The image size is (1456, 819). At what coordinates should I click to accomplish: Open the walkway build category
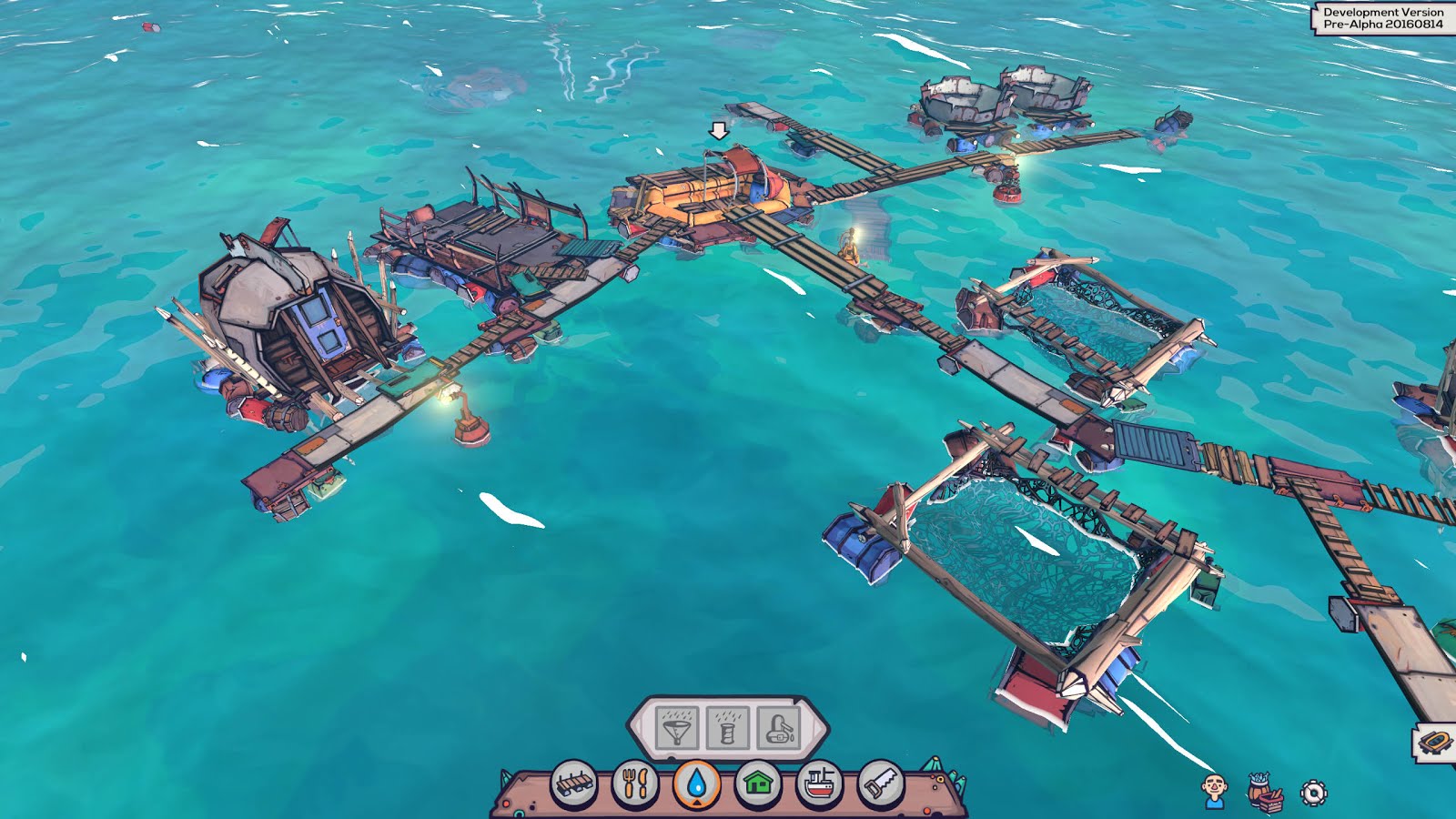coord(574,784)
